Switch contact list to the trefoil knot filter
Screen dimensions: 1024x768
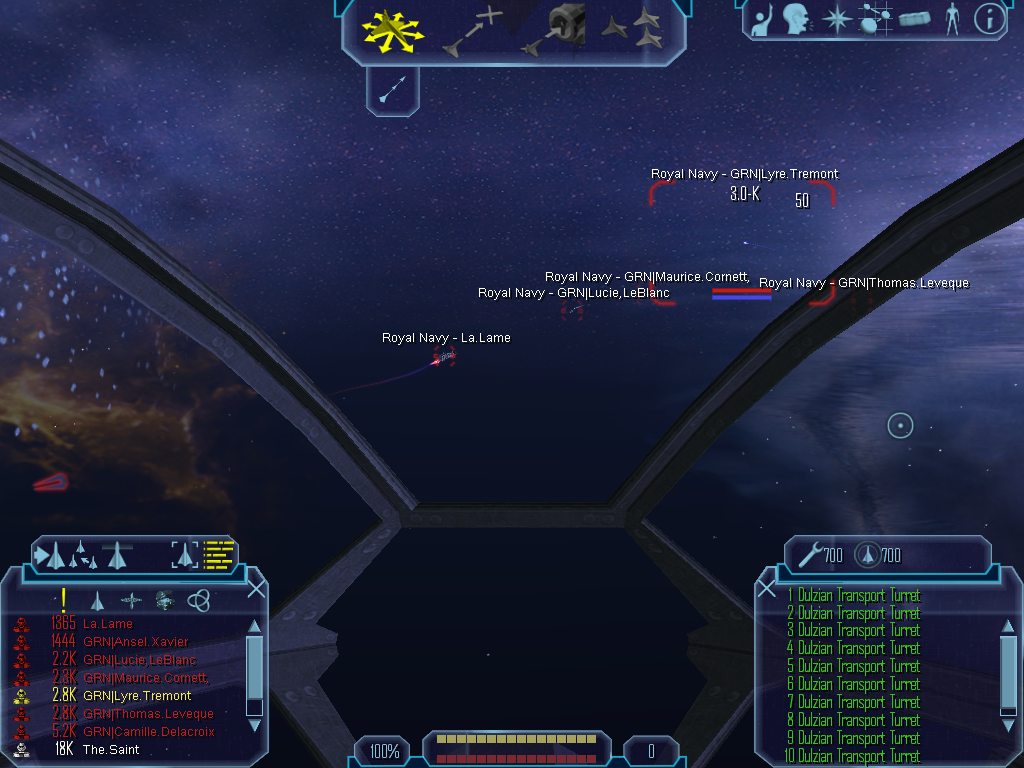[x=199, y=600]
